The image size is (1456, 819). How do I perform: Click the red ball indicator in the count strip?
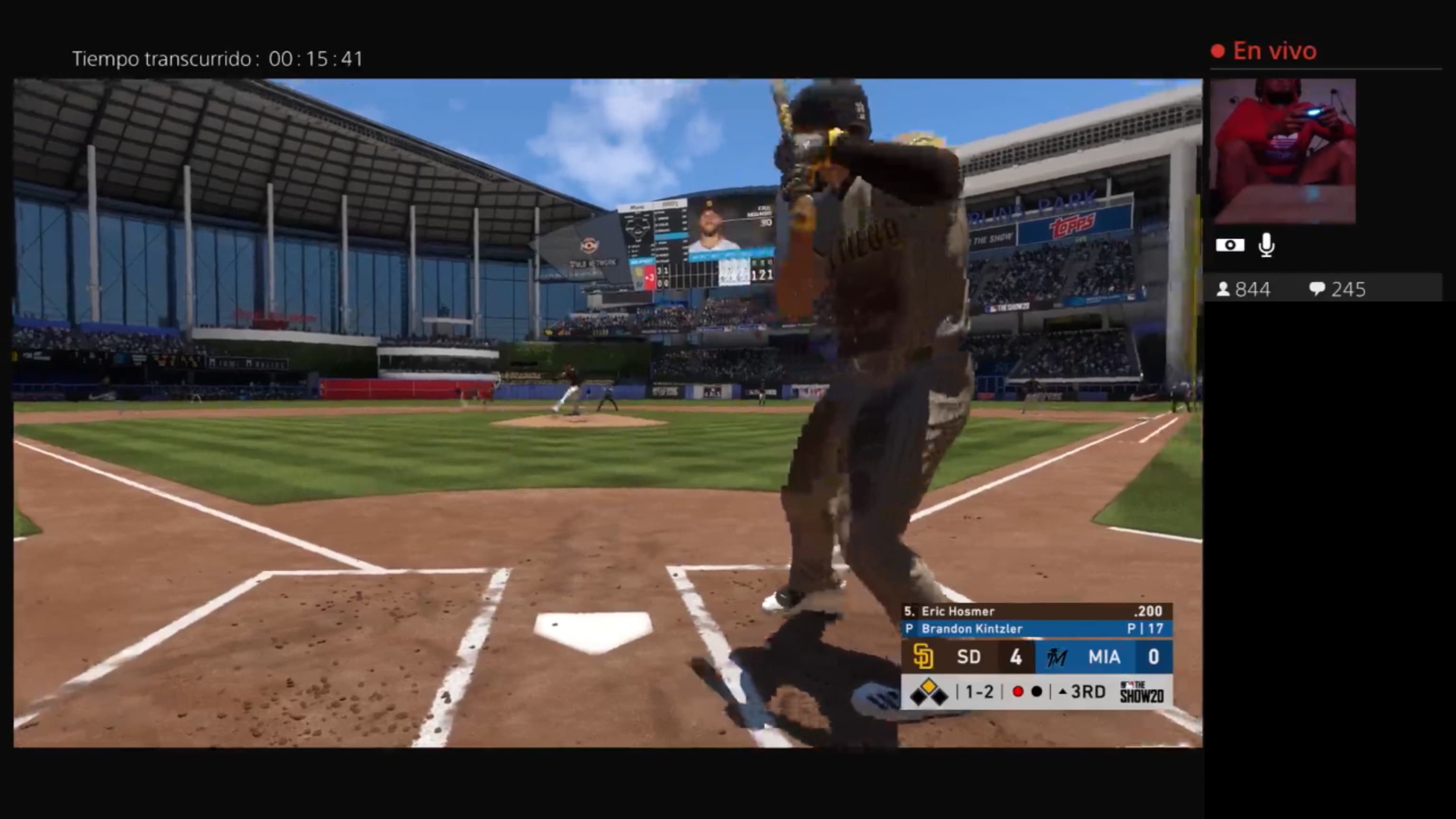pos(1019,692)
